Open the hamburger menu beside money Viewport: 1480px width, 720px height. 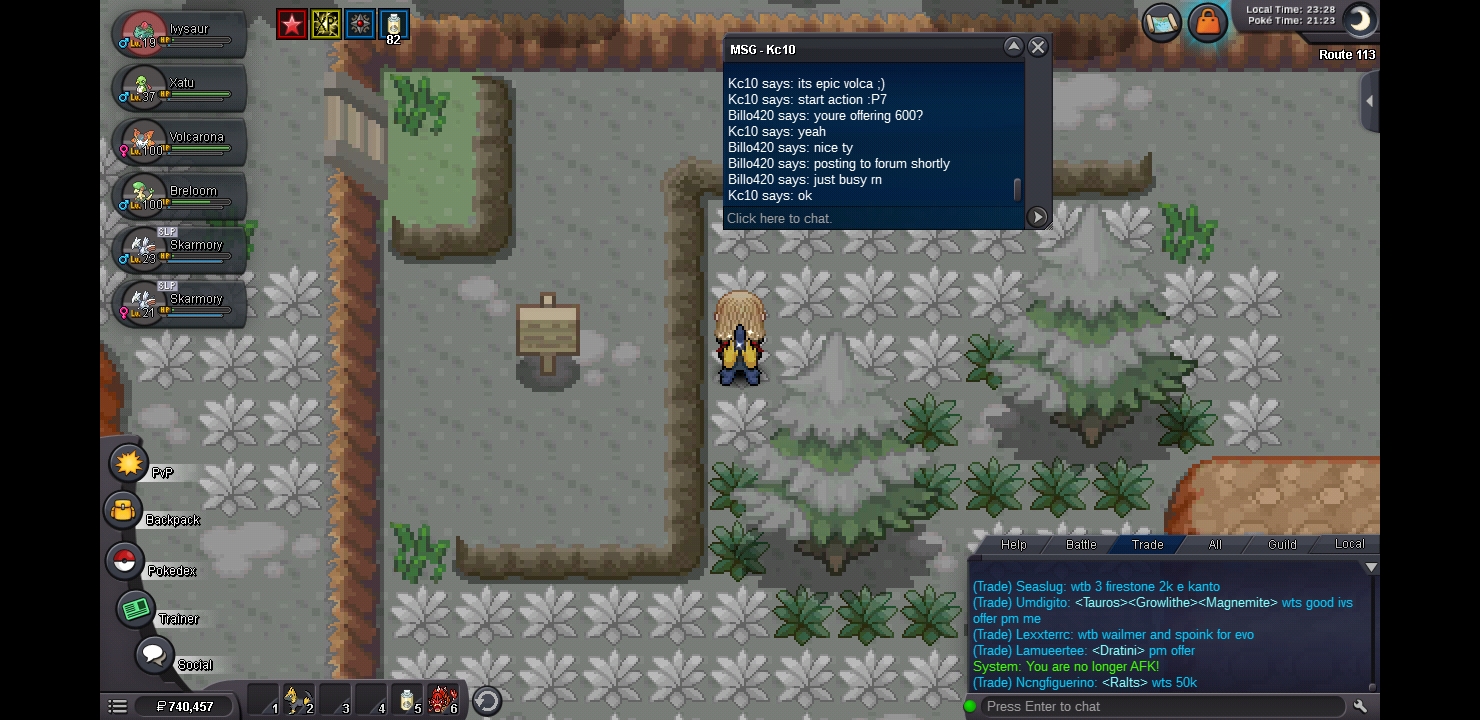[x=117, y=706]
